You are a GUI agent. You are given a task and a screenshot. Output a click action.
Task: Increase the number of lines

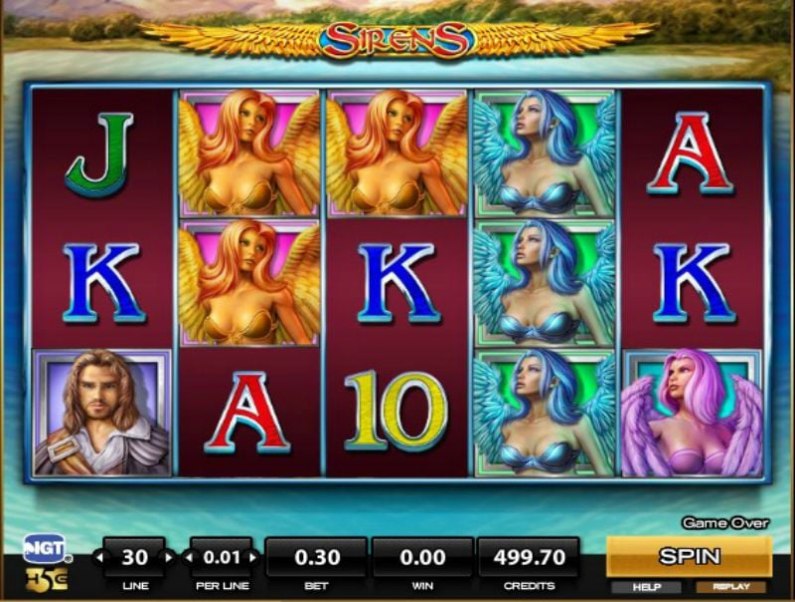[167, 557]
